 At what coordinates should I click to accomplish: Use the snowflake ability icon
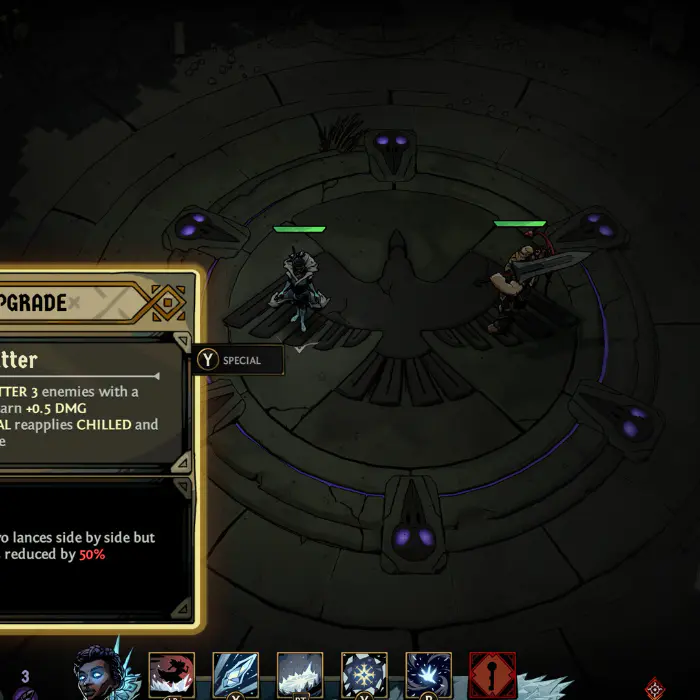(364, 675)
